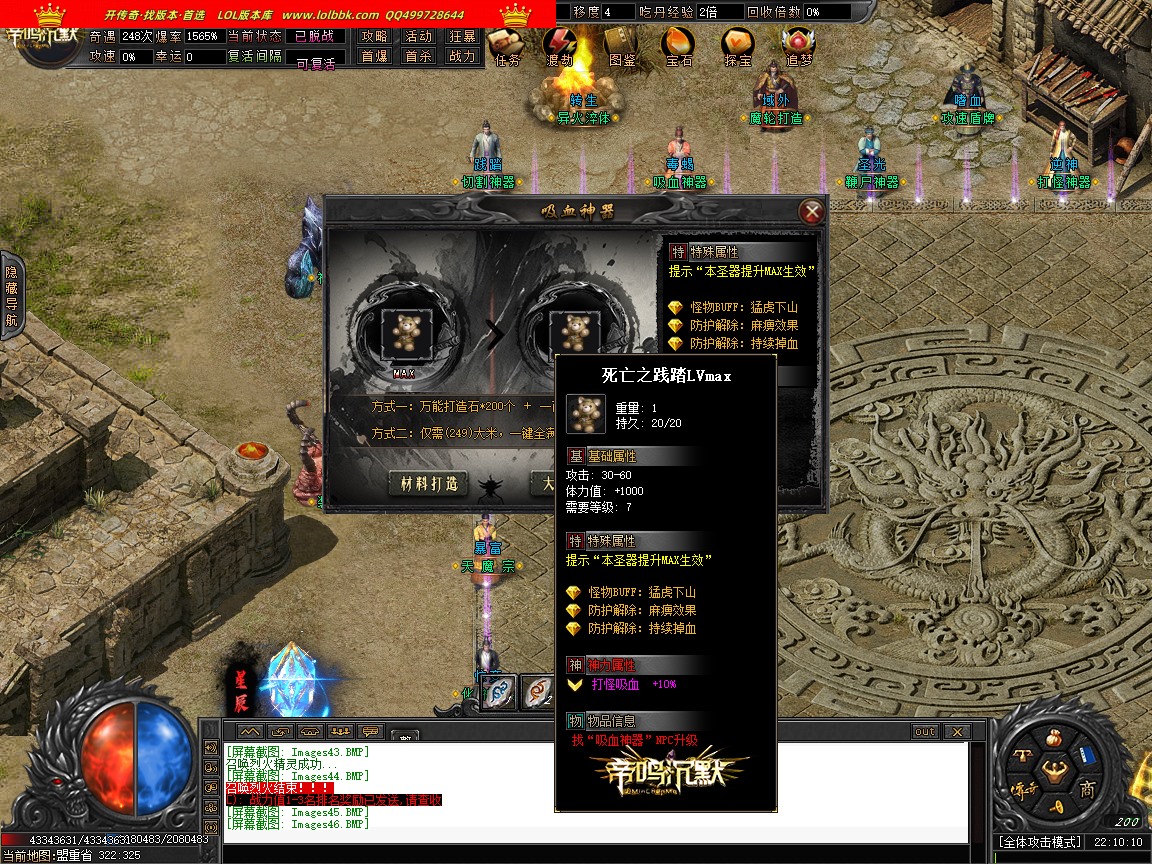Switch the 全体攻击模式 attack mode
Screen dimensions: 1152x864
[1040, 843]
